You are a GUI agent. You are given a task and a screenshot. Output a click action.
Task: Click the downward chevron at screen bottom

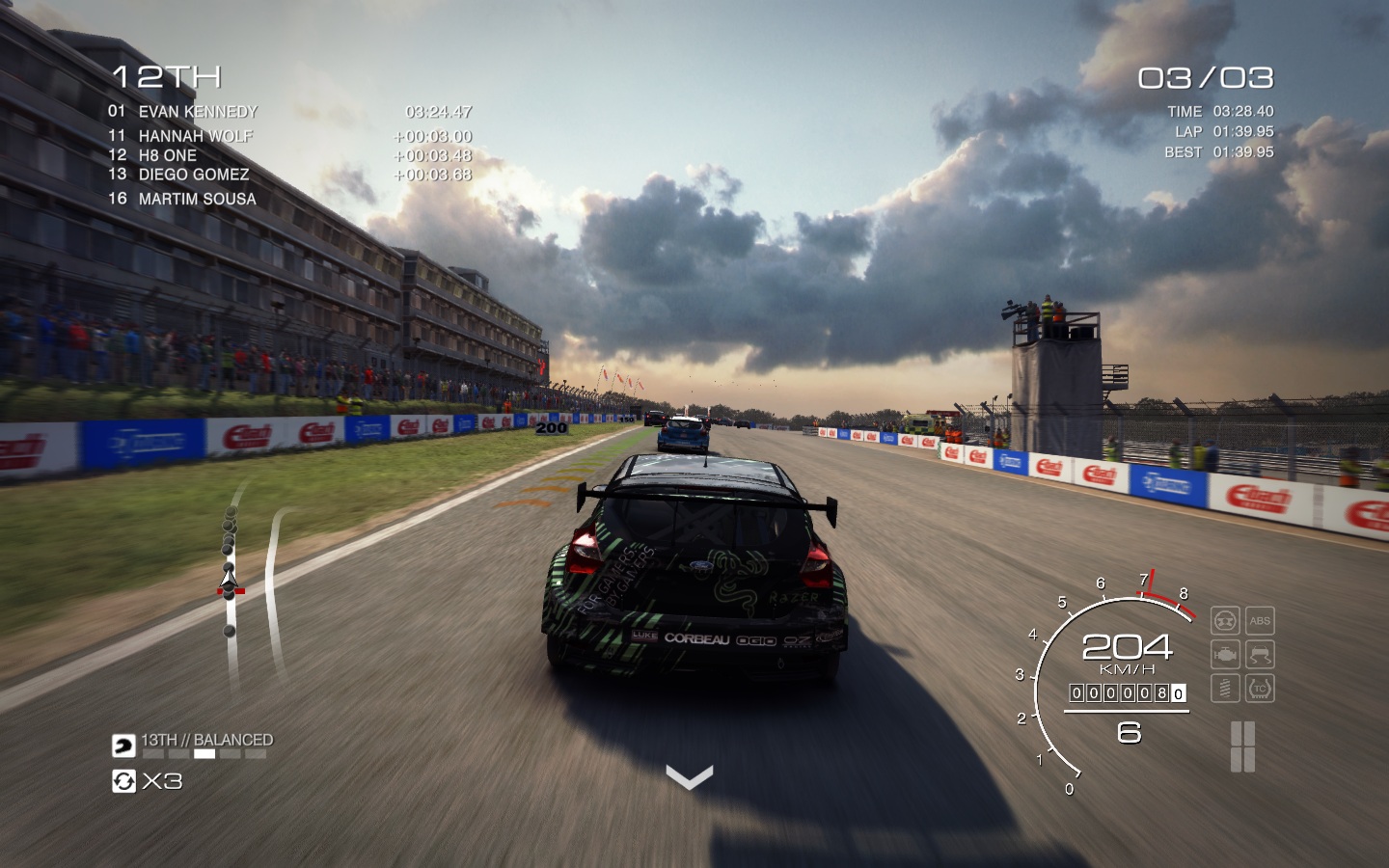689,776
